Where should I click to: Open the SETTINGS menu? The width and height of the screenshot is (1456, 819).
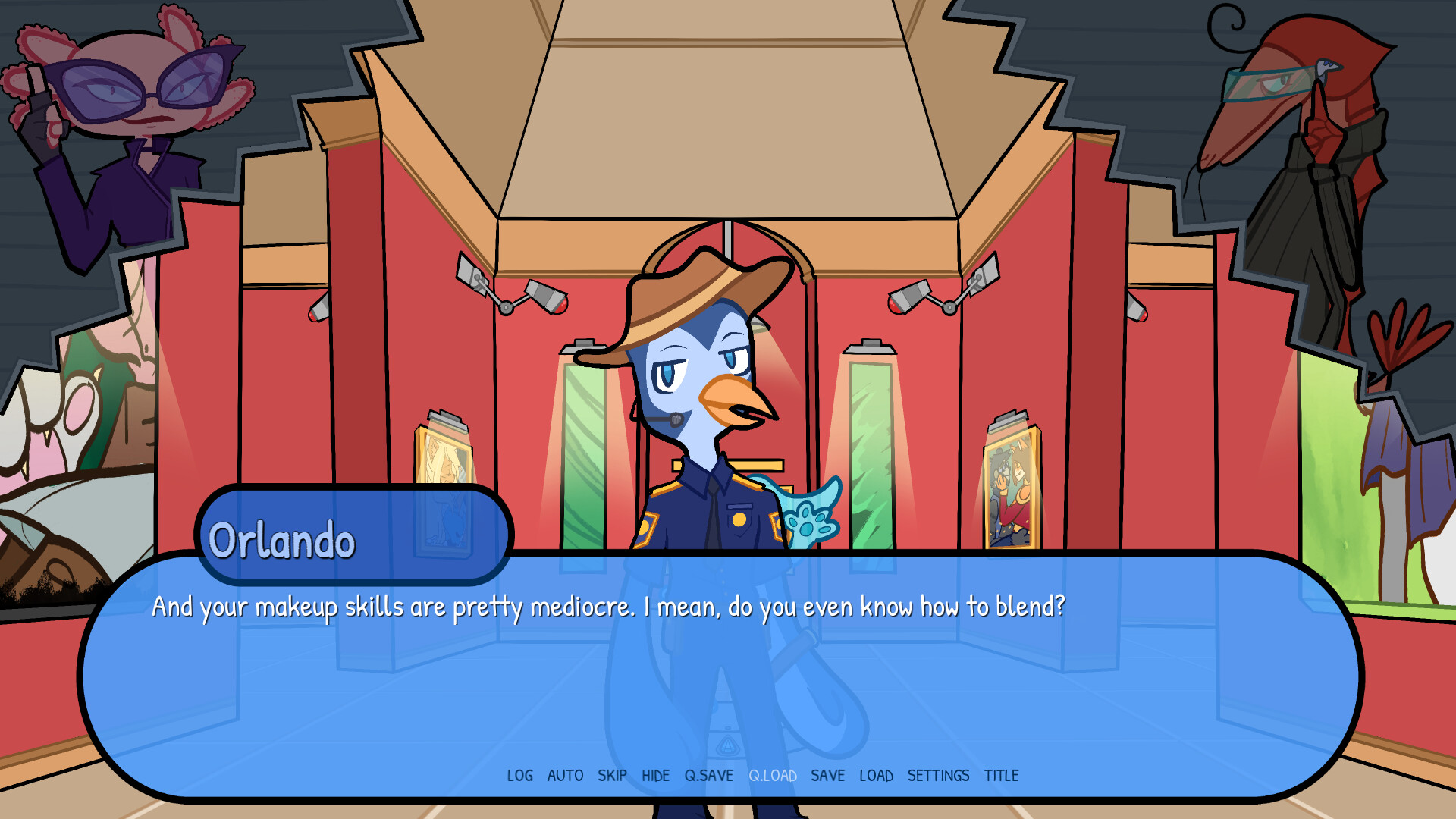(x=939, y=776)
